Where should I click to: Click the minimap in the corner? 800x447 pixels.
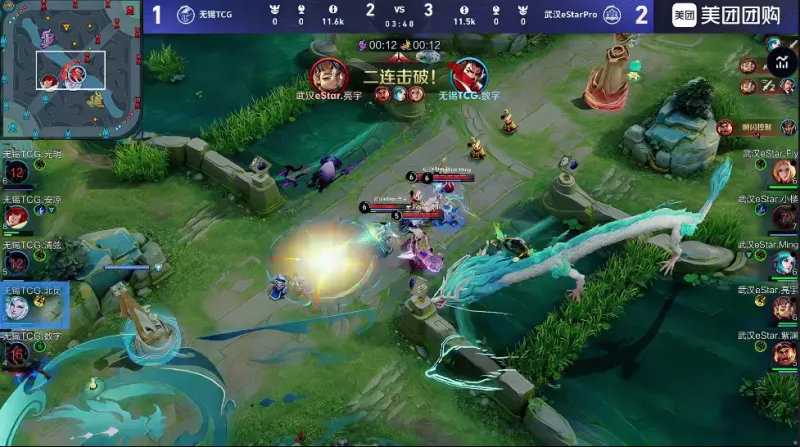pos(70,66)
